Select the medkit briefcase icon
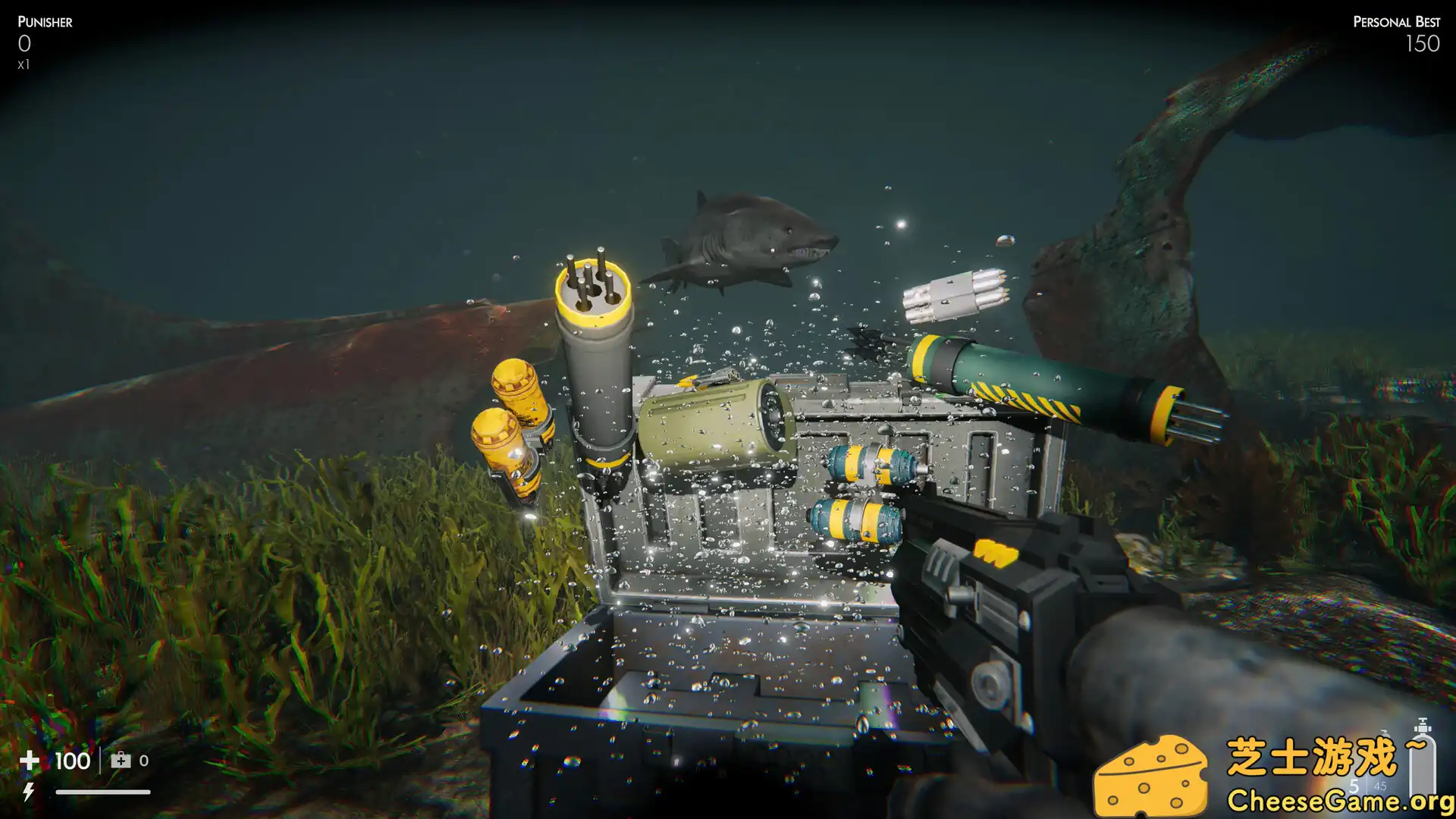The height and width of the screenshot is (819, 1456). point(120,760)
